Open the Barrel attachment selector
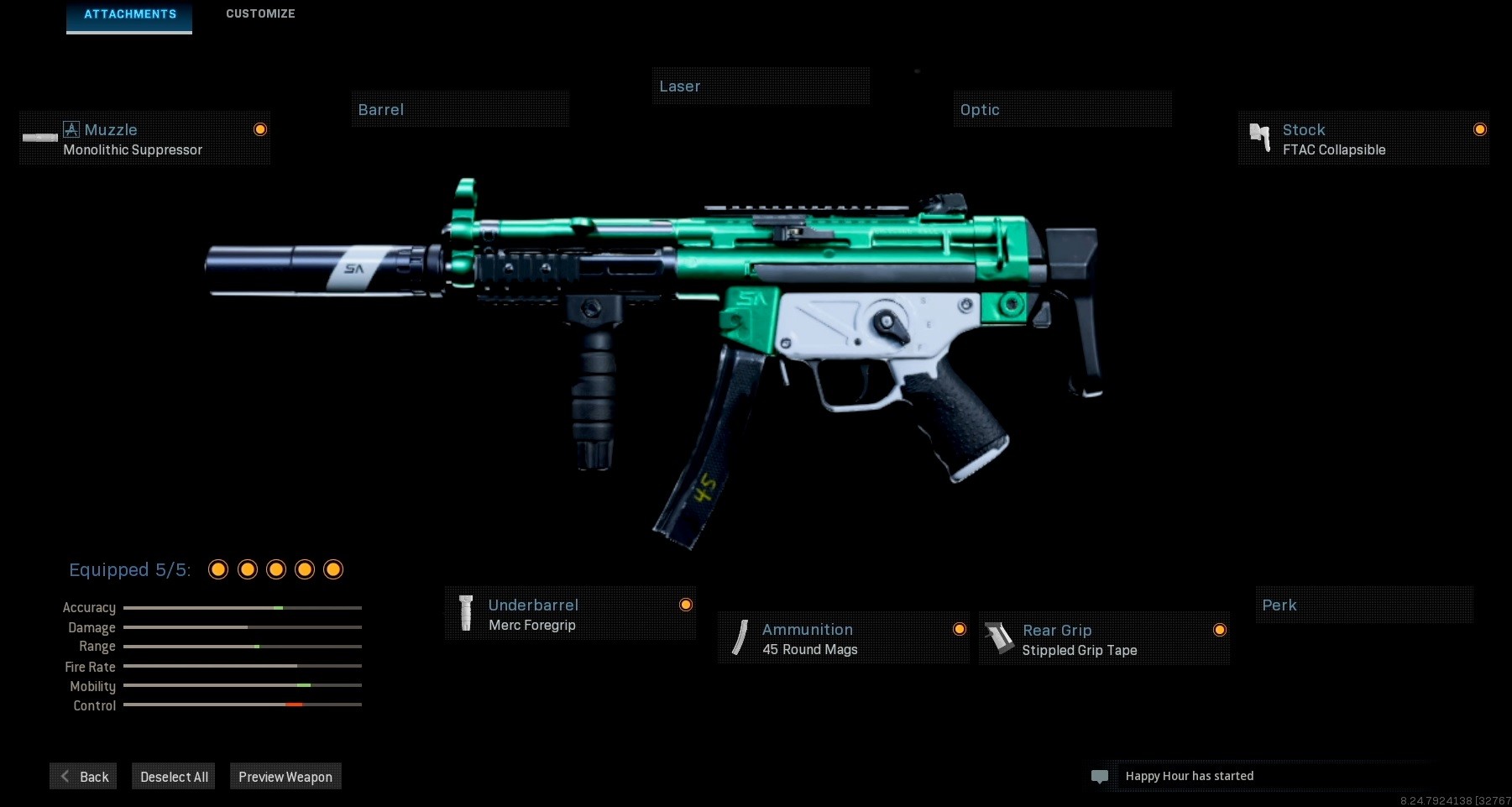Screen dimensions: 1512x807 point(460,109)
